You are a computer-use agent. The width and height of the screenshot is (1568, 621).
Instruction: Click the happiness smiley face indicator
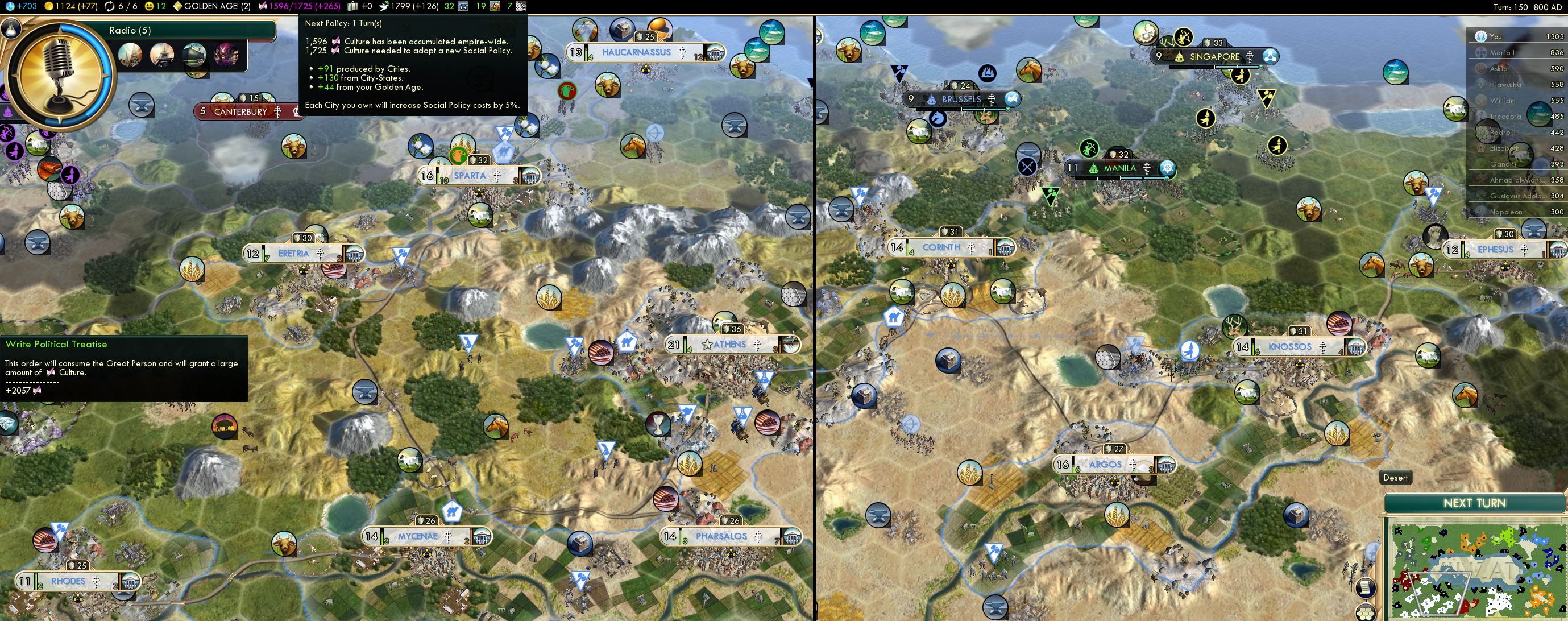149,6
